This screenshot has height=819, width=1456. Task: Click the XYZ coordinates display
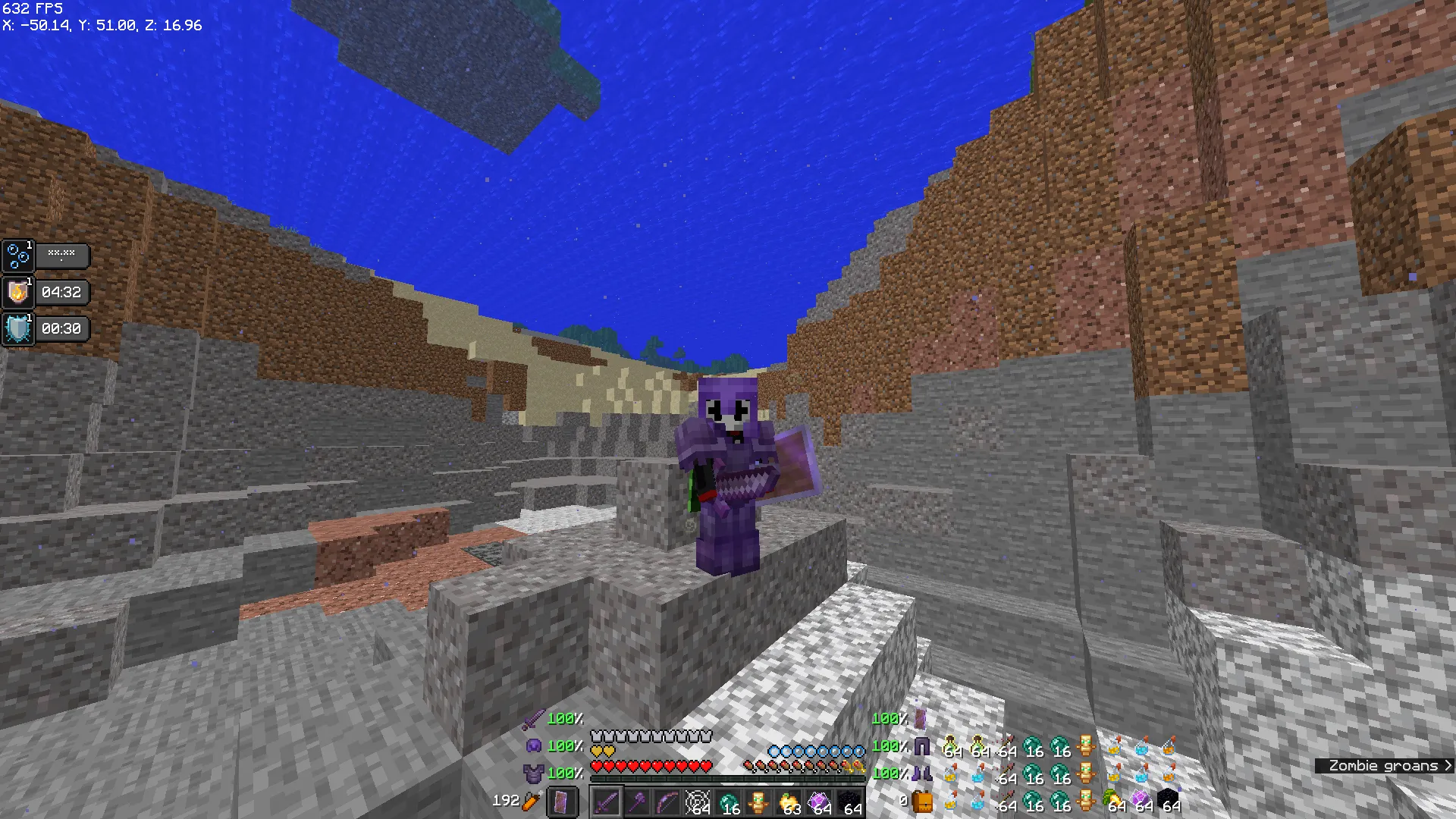[101, 25]
